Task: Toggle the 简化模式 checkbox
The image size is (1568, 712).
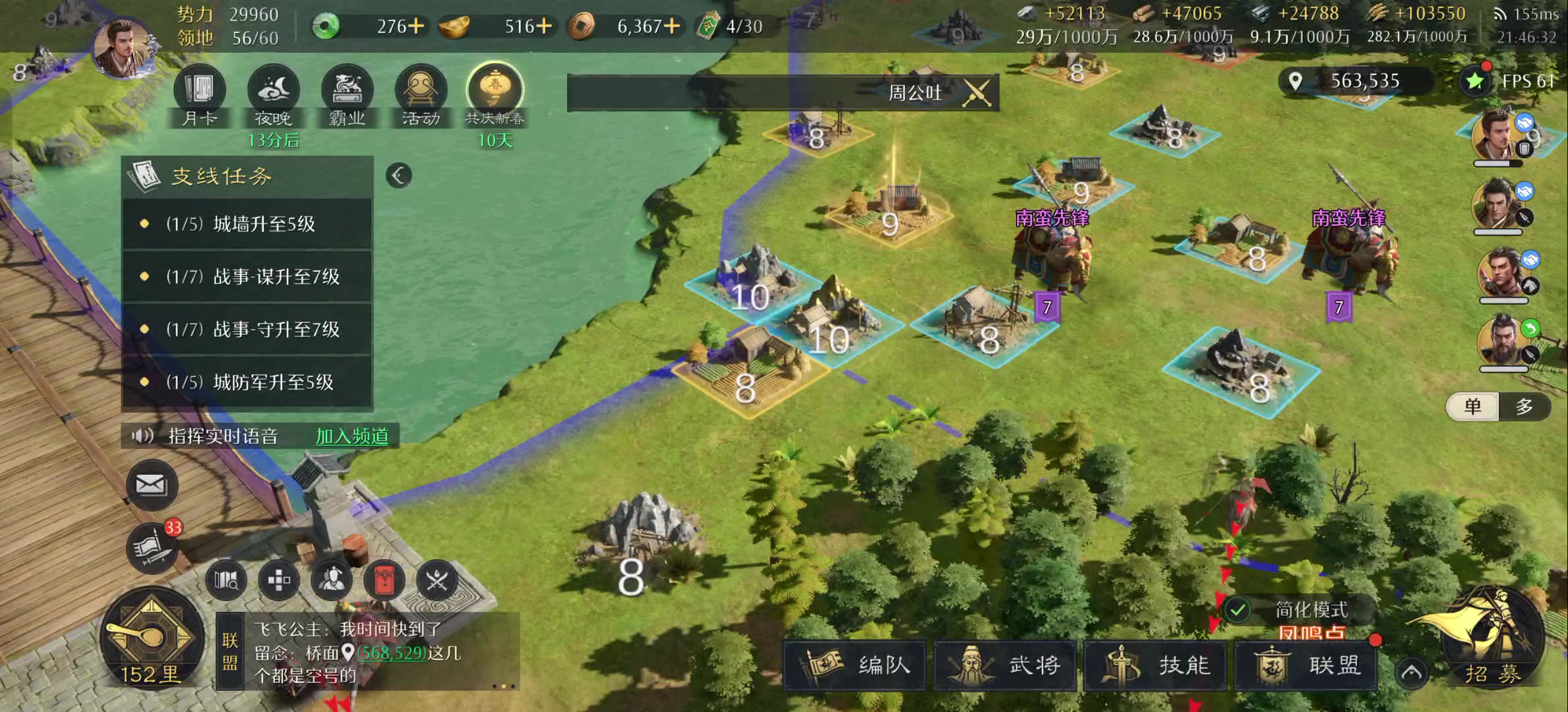Action: [x=1238, y=610]
